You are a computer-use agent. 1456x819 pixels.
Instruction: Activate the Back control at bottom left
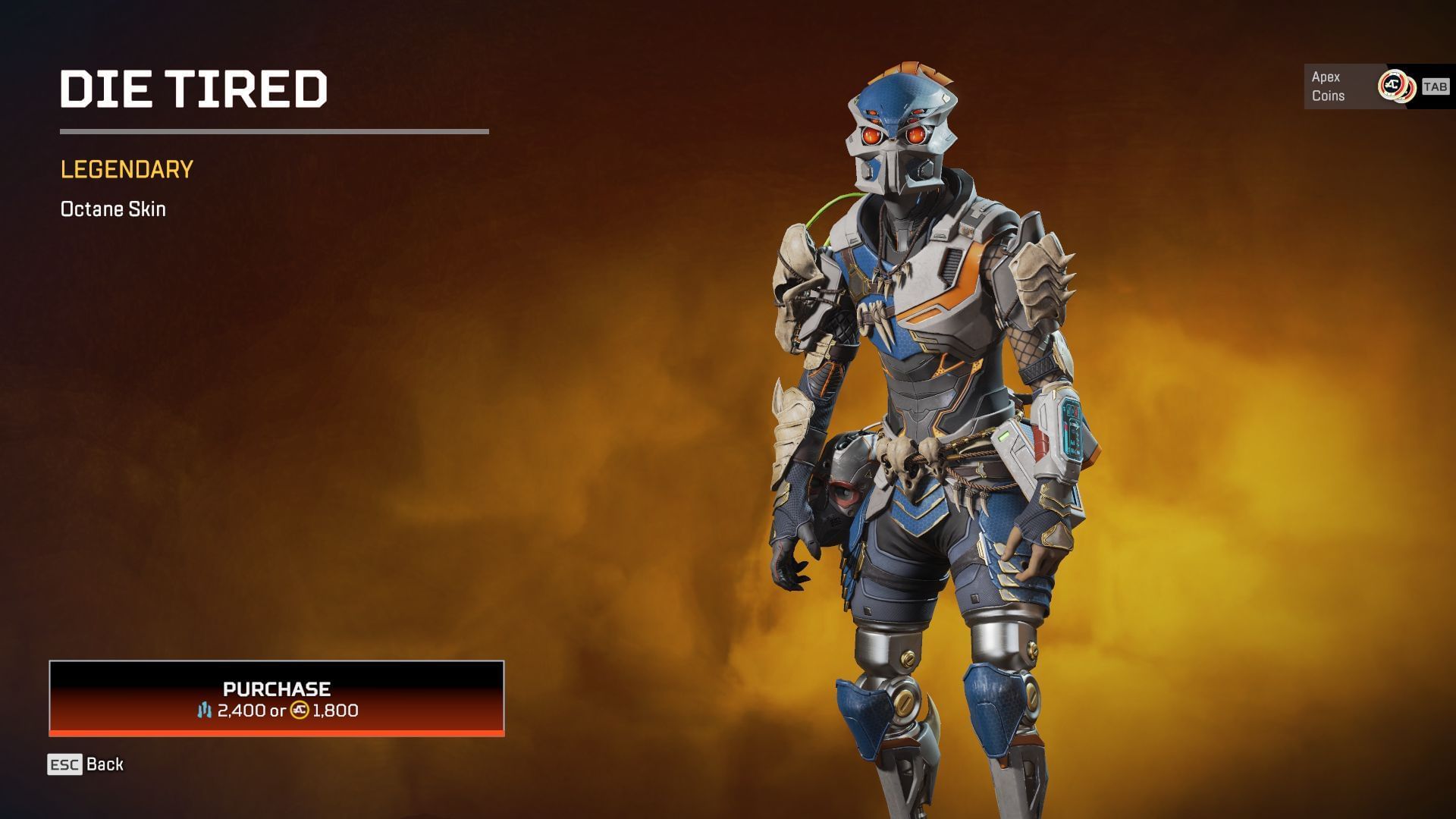[105, 764]
